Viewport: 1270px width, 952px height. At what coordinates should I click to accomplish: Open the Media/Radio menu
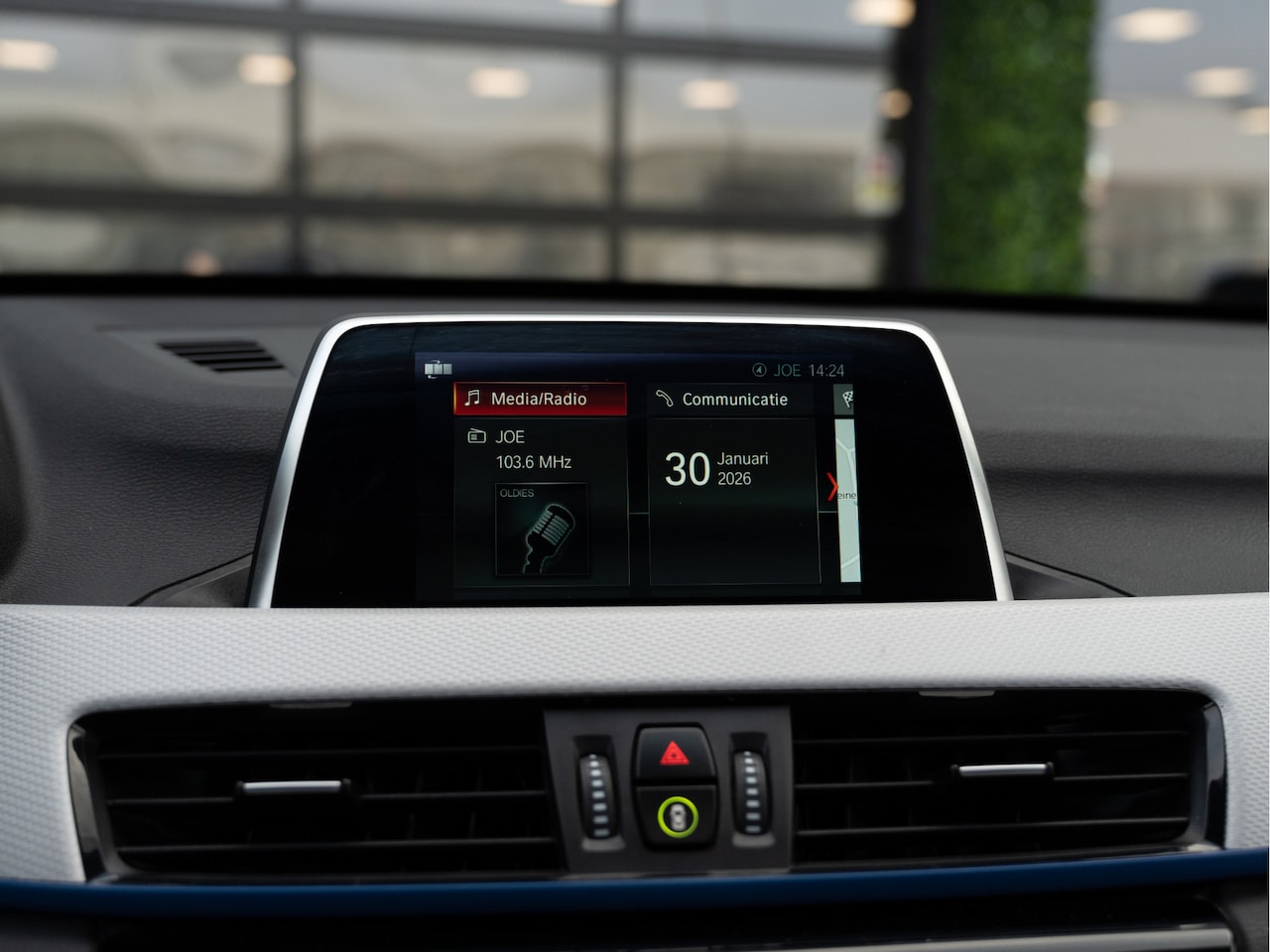pyautogui.click(x=540, y=399)
